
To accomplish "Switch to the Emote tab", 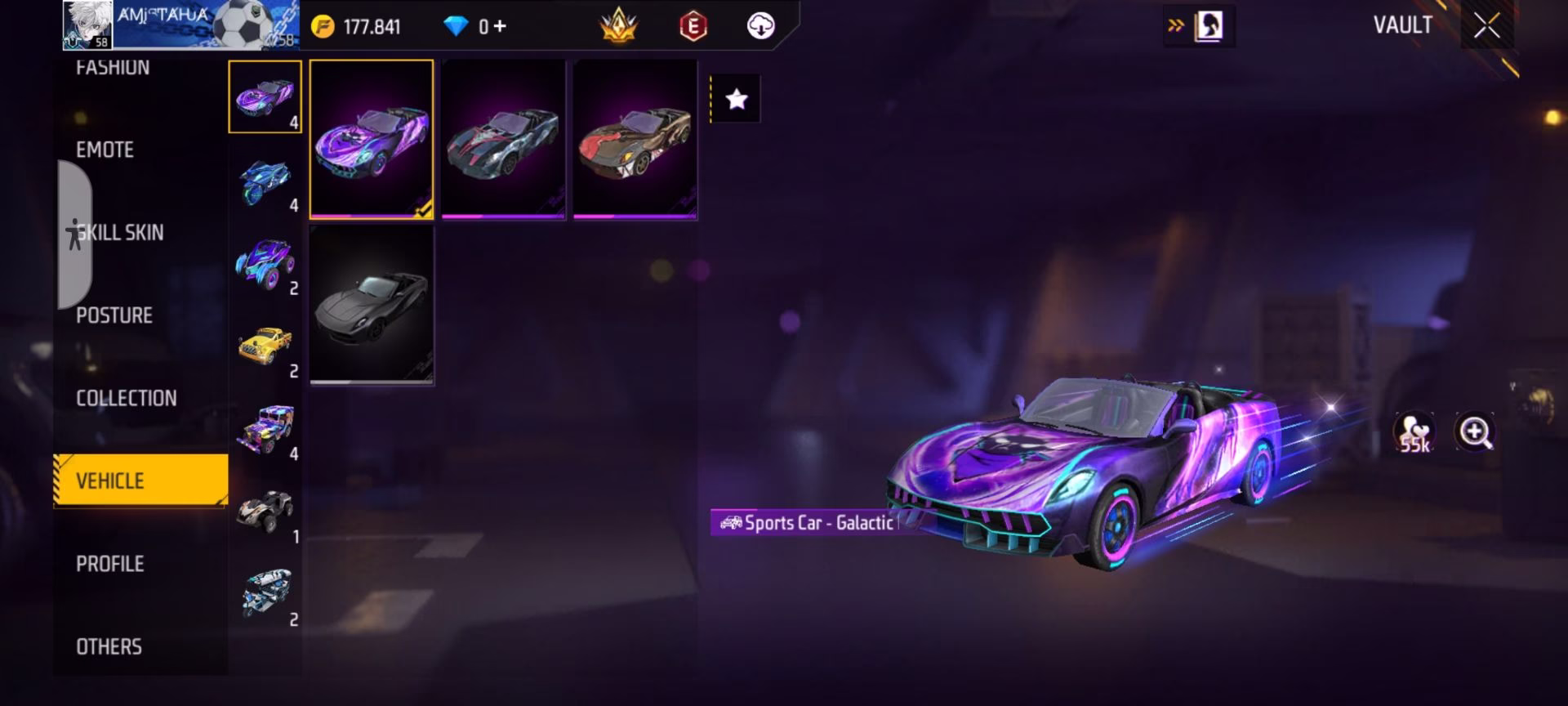I will point(105,150).
